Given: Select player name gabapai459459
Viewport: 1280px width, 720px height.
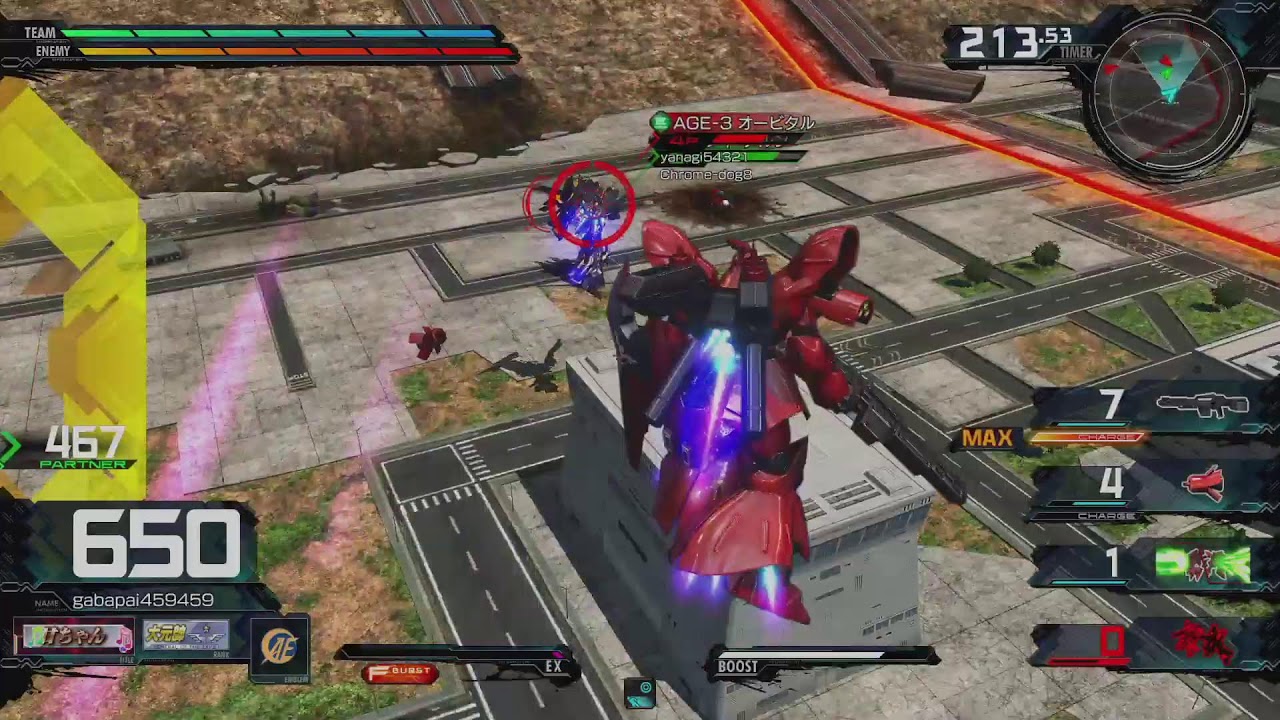Looking at the screenshot, I should [143, 600].
